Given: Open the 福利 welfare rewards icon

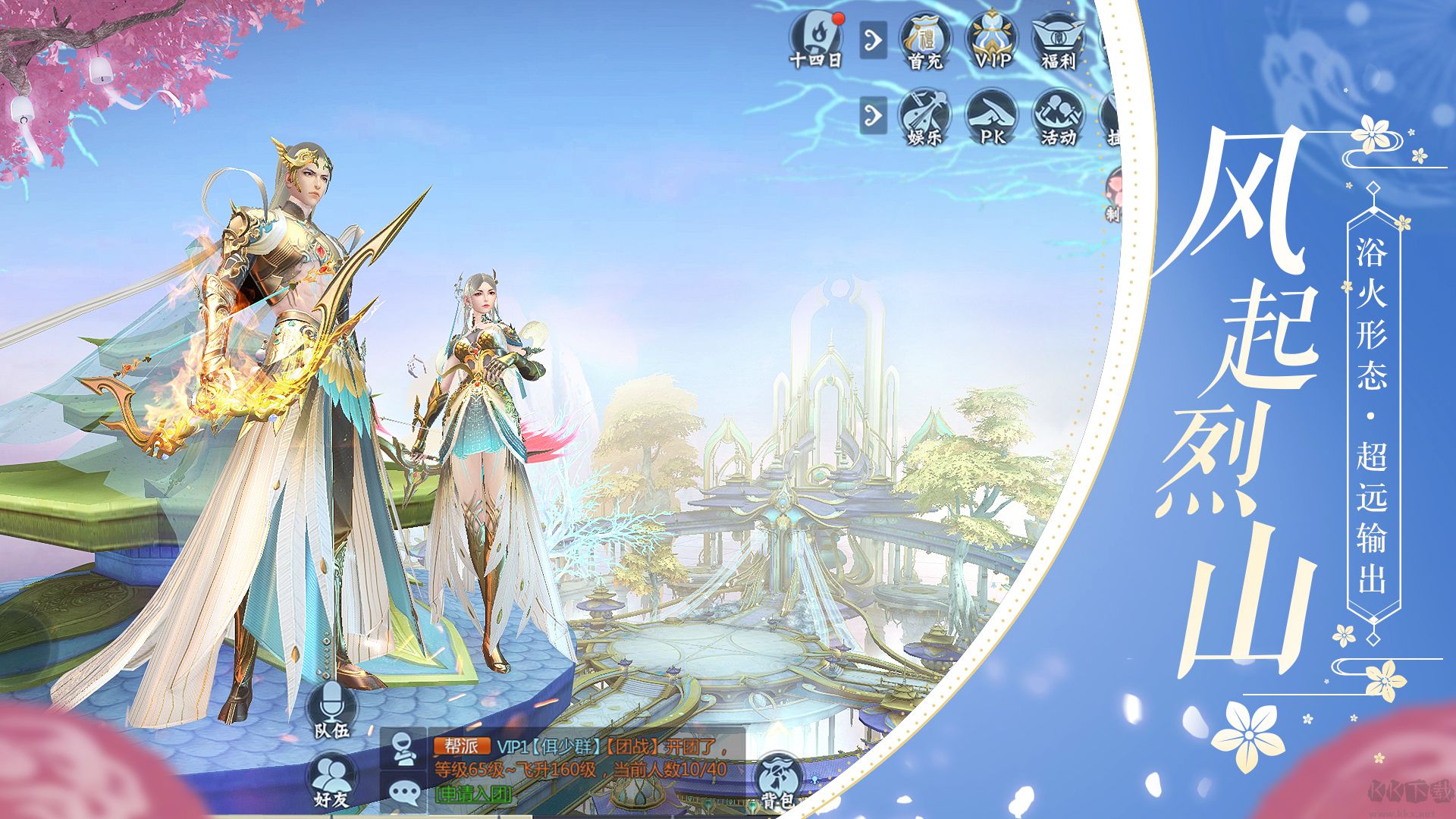Looking at the screenshot, I should (1059, 41).
